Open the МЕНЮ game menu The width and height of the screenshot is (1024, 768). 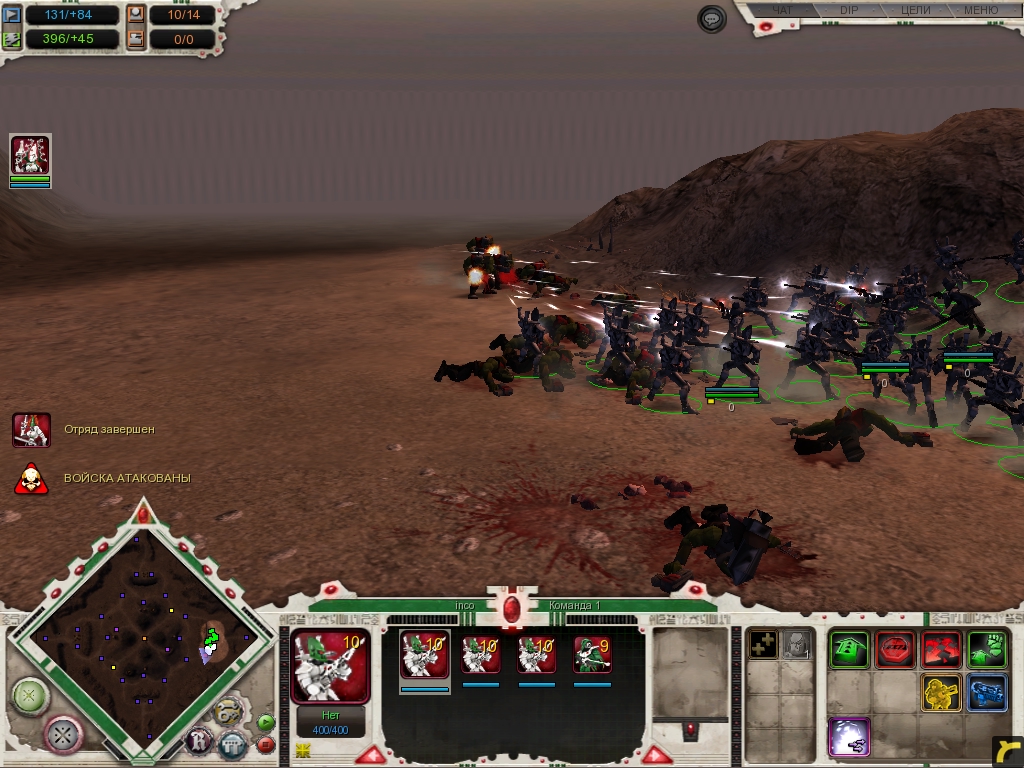pos(980,10)
